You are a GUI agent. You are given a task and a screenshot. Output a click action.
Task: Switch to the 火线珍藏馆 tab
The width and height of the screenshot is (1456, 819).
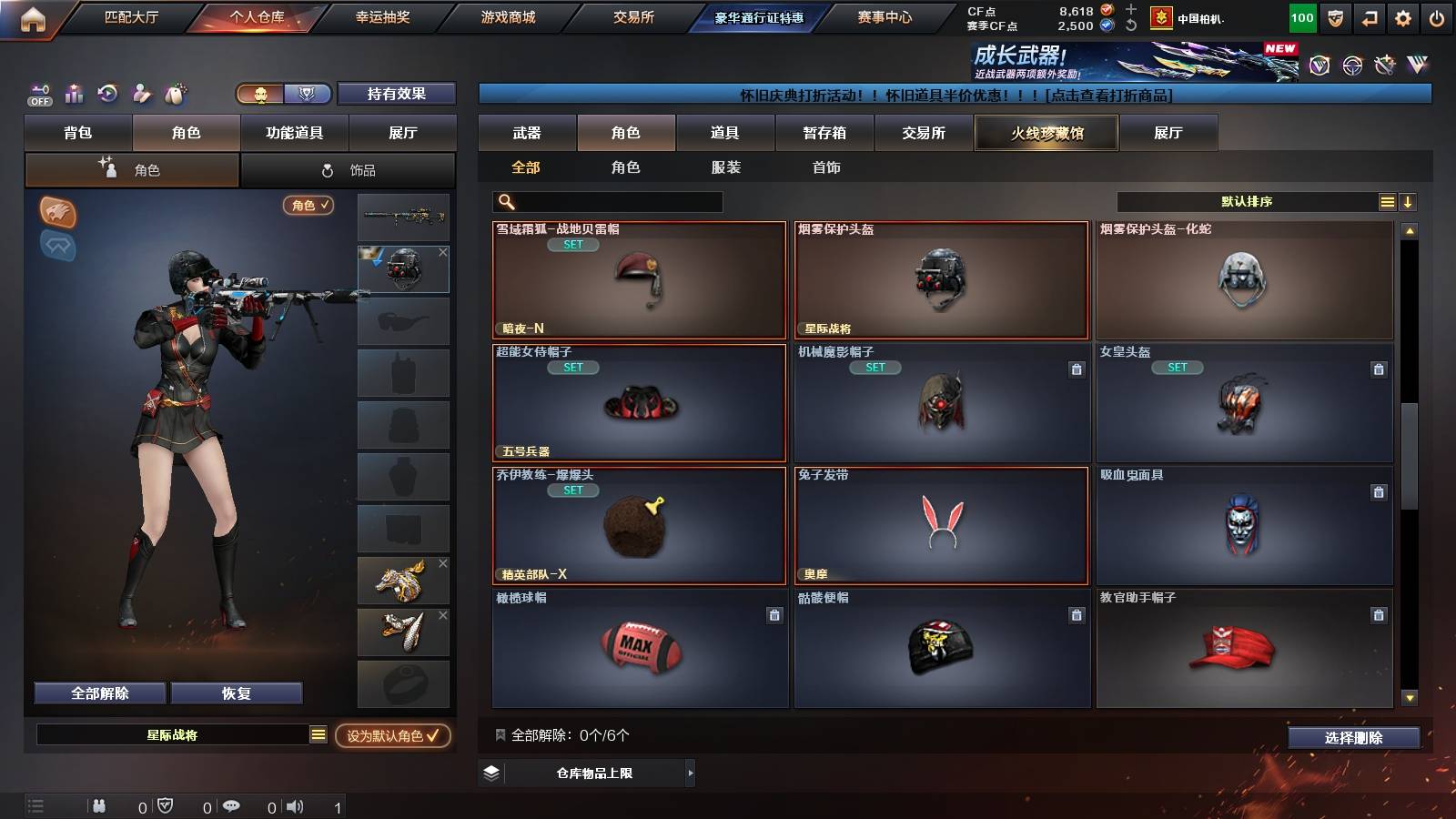click(1046, 133)
